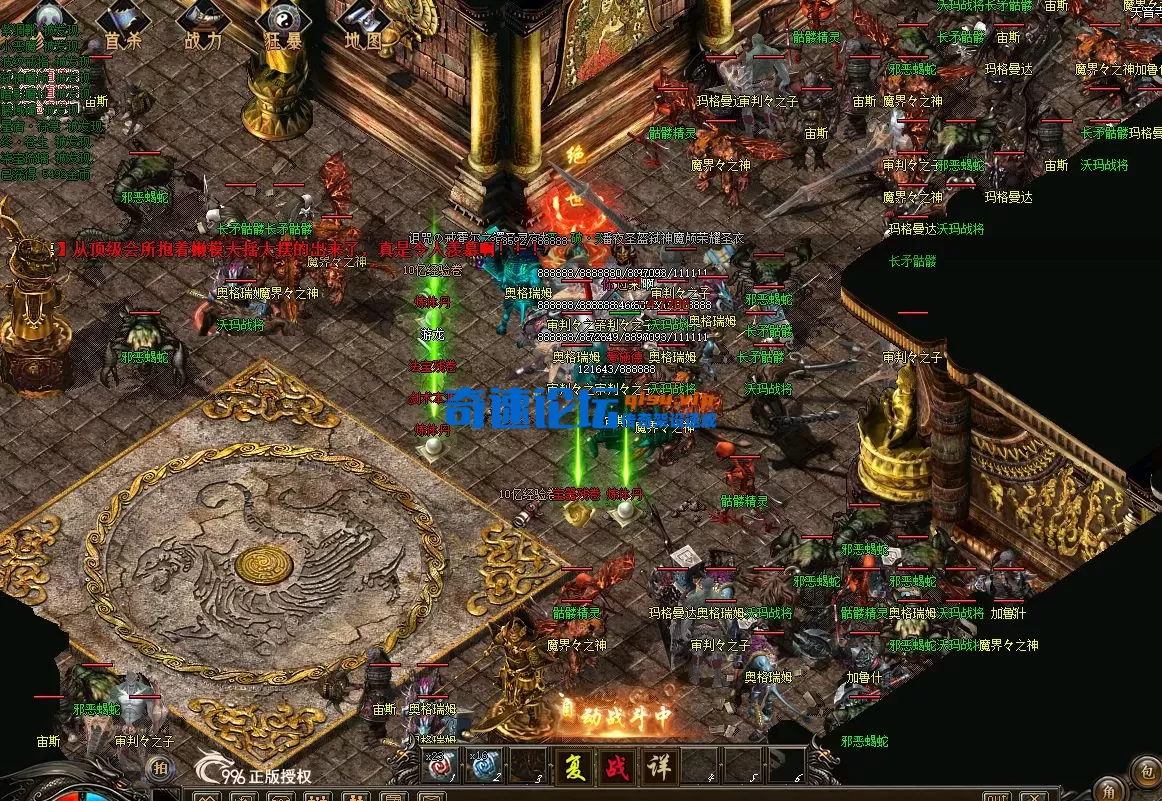
Task: Activate the 狂暴 berserk yin-yang icon
Action: click(x=284, y=25)
